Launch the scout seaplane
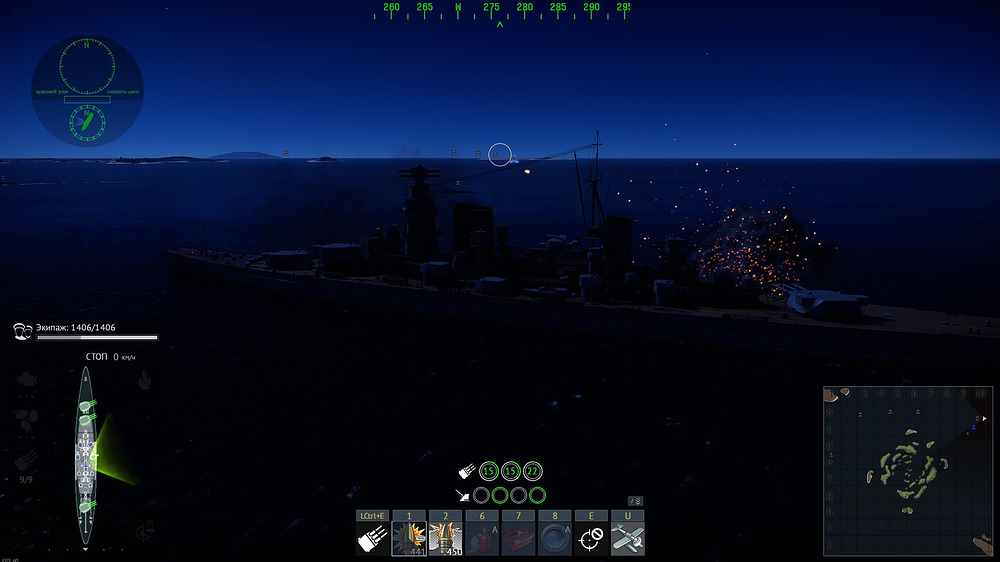This screenshot has width=1000, height=562. click(x=628, y=539)
